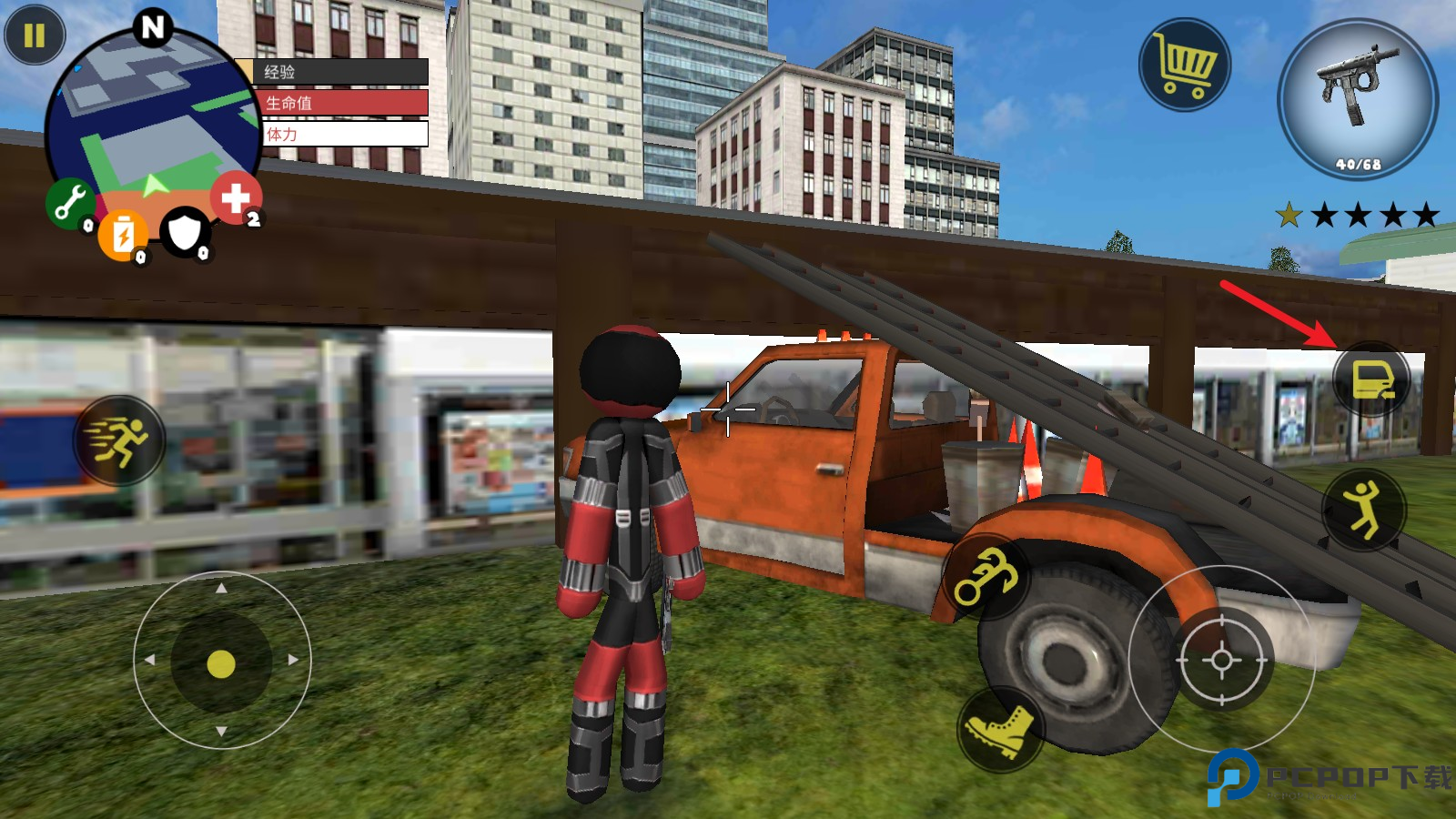This screenshot has width=1456, height=819.
Task: Use the red medkit plus icon
Action: (x=236, y=197)
